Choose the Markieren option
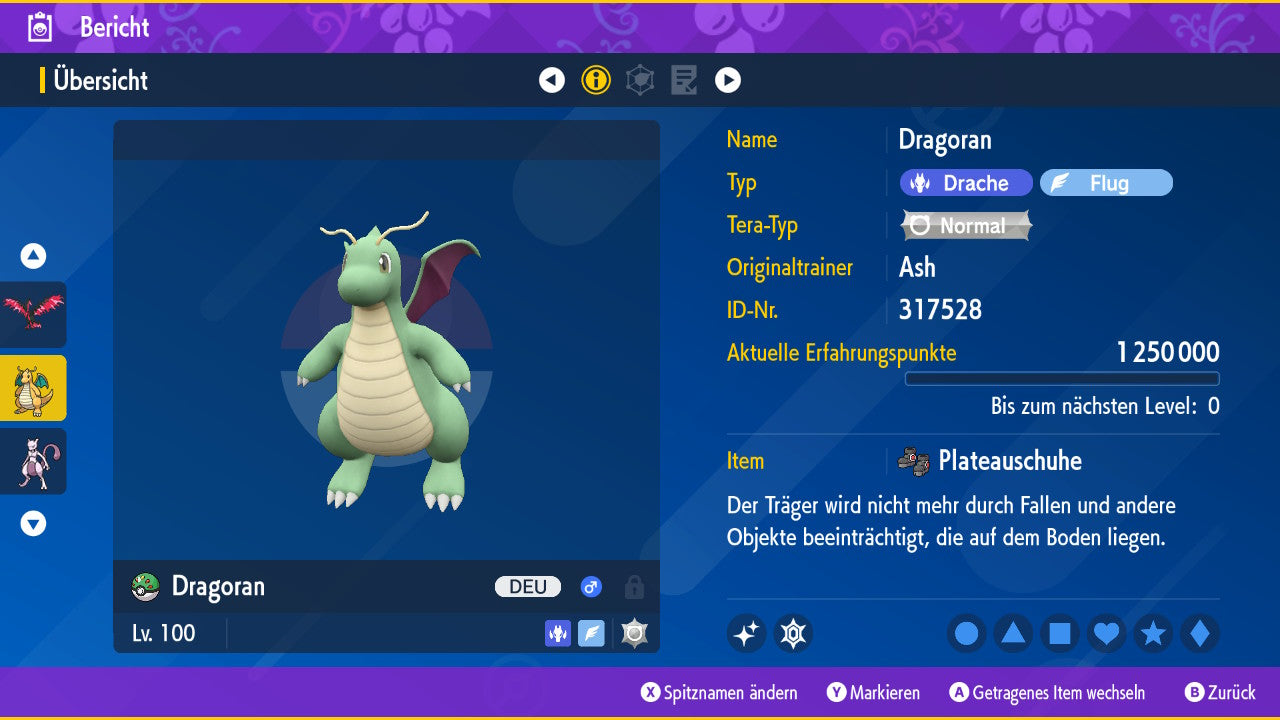Viewport: 1280px width, 720px height. (874, 693)
